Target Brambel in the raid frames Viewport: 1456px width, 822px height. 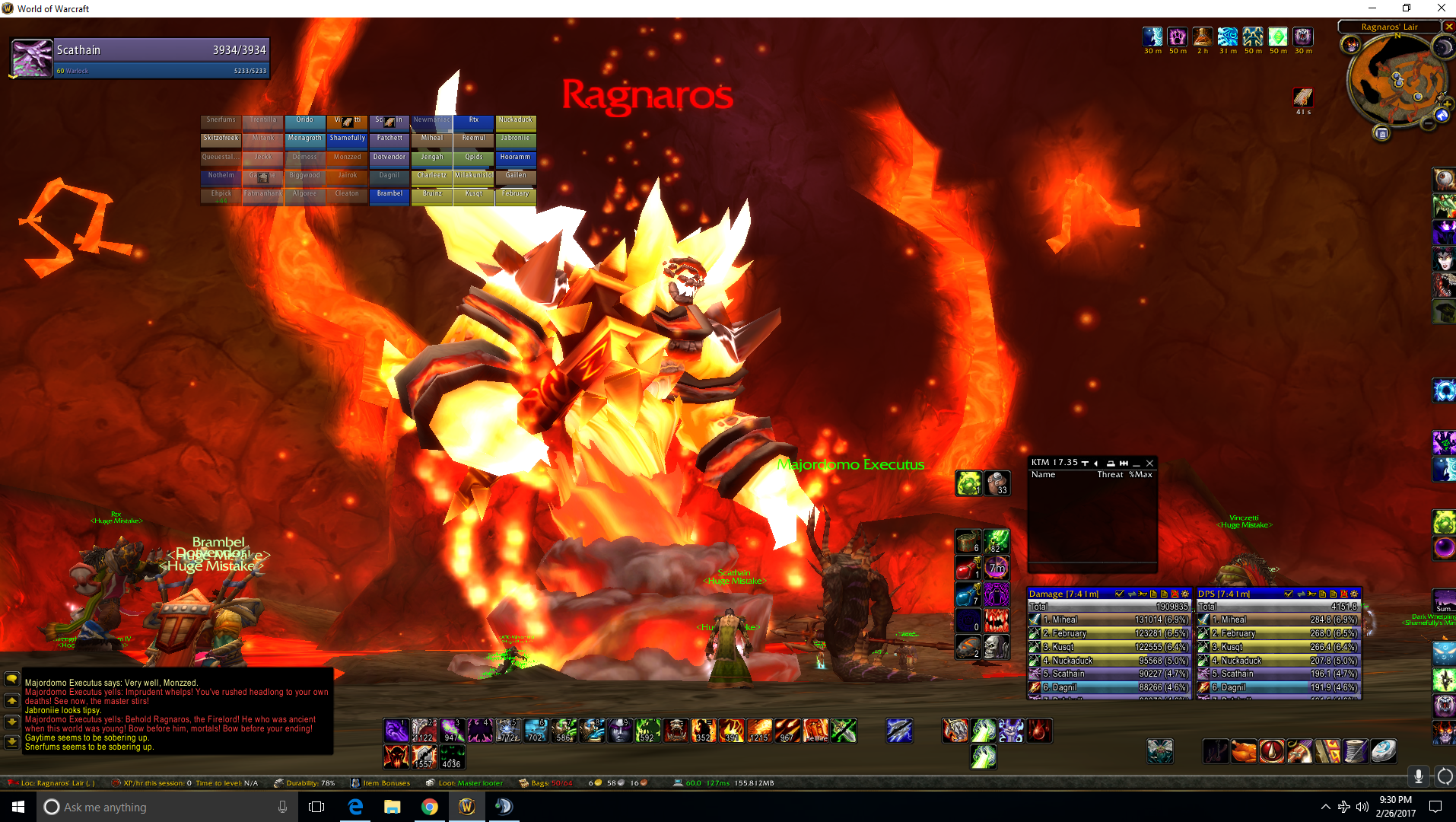click(389, 195)
